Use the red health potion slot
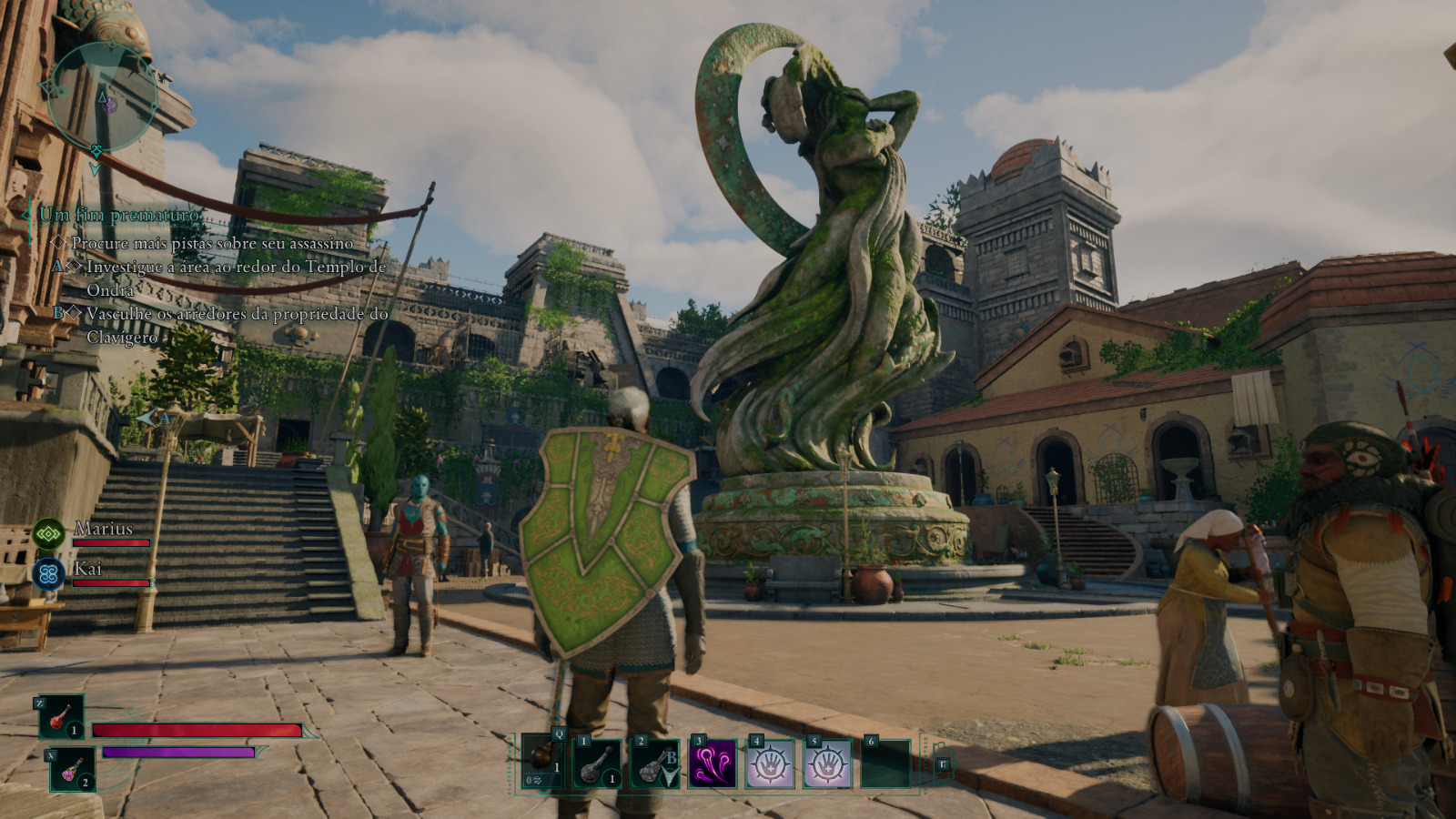 (61, 716)
